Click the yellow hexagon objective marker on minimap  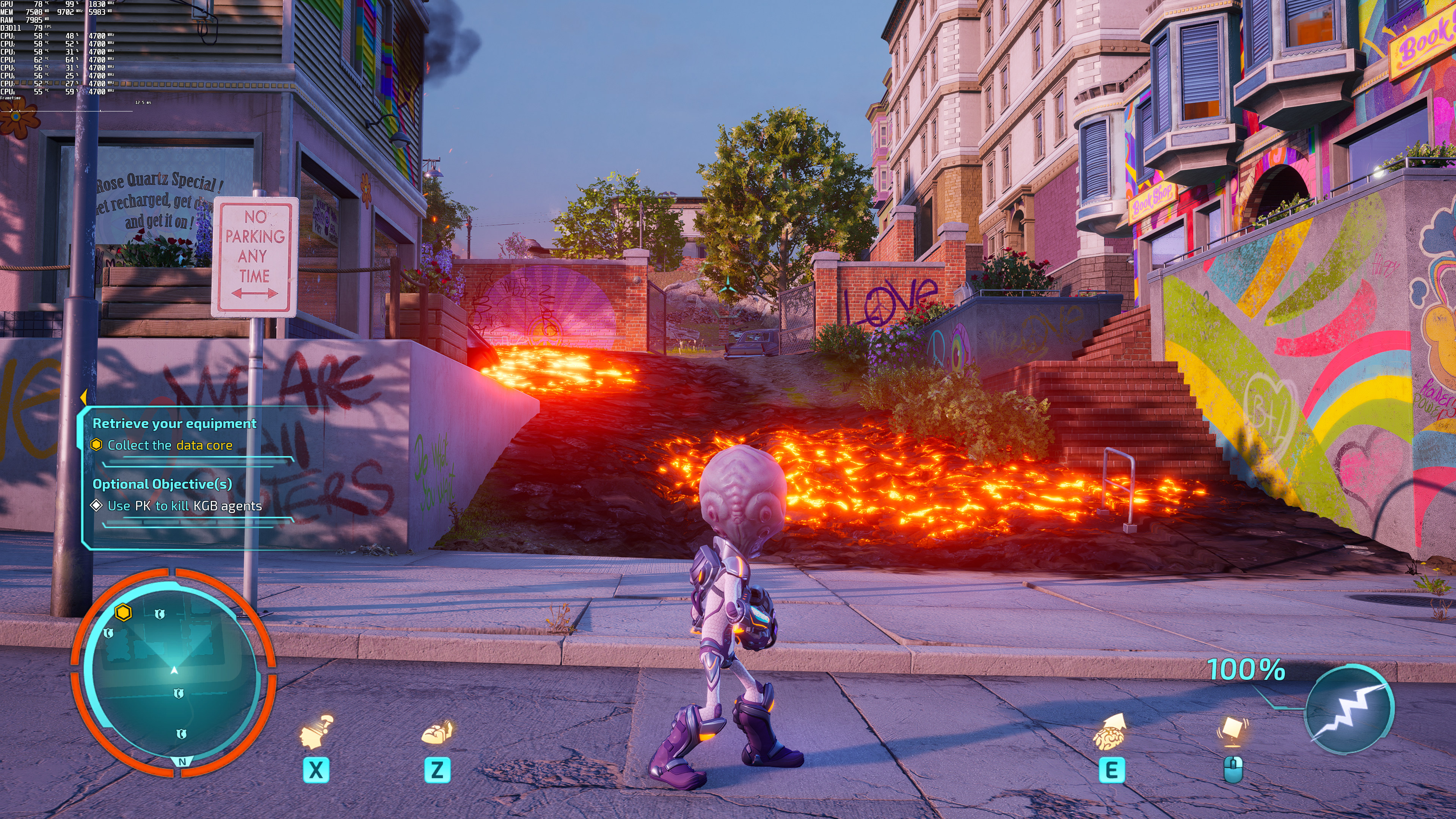[123, 612]
